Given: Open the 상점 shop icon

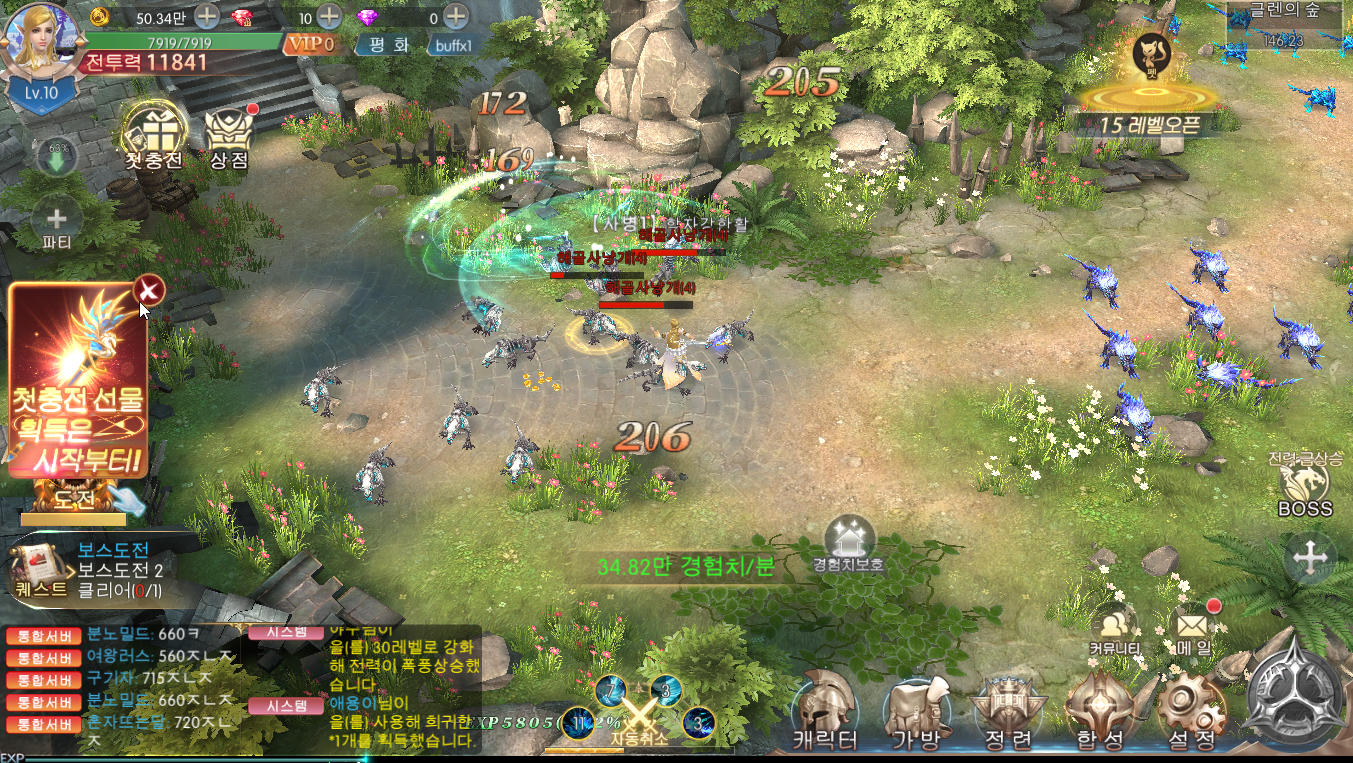Looking at the screenshot, I should (229, 133).
